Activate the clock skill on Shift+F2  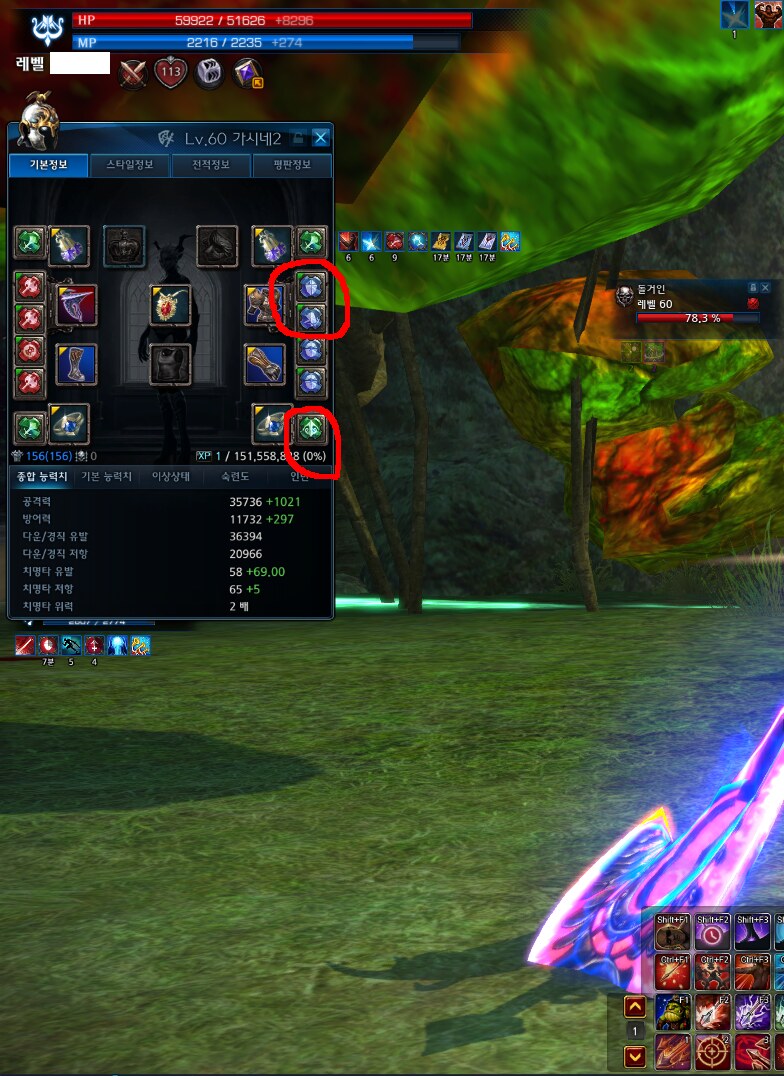711,931
